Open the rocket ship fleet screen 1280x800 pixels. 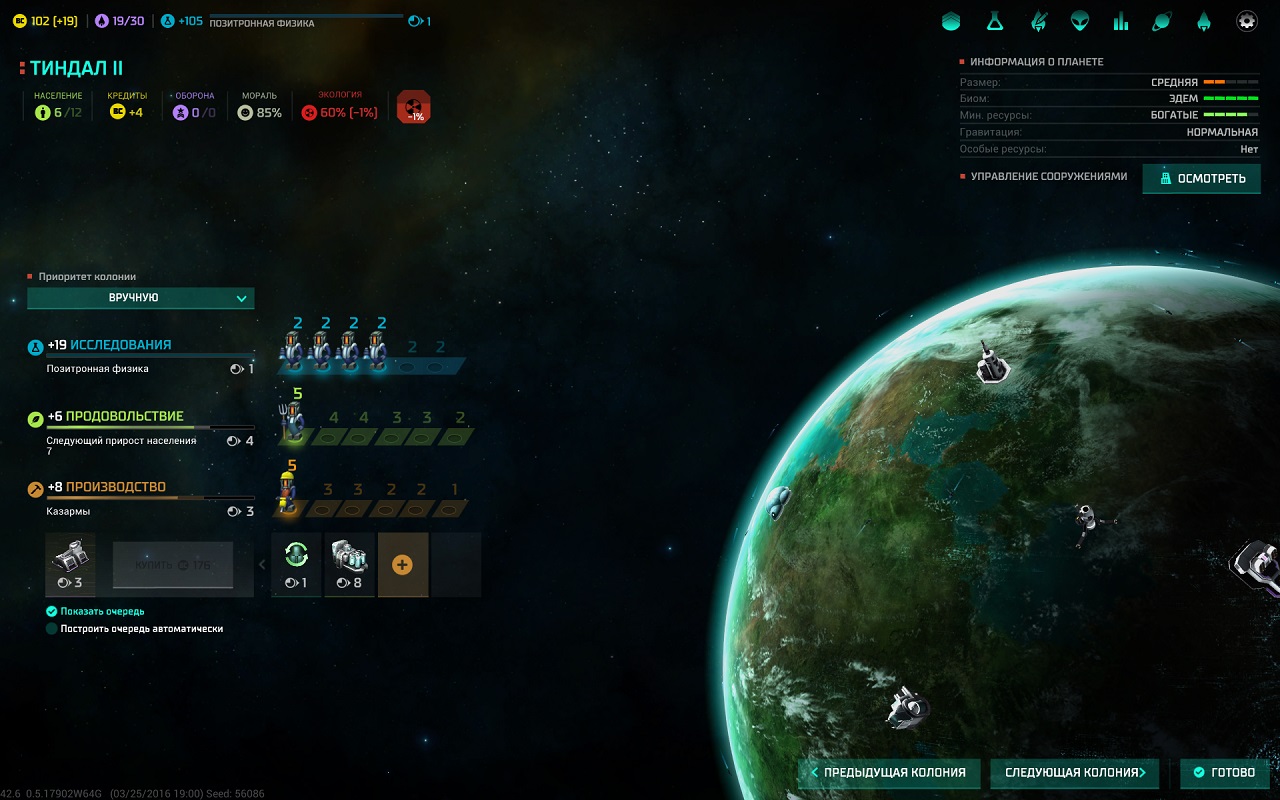pos(1204,21)
